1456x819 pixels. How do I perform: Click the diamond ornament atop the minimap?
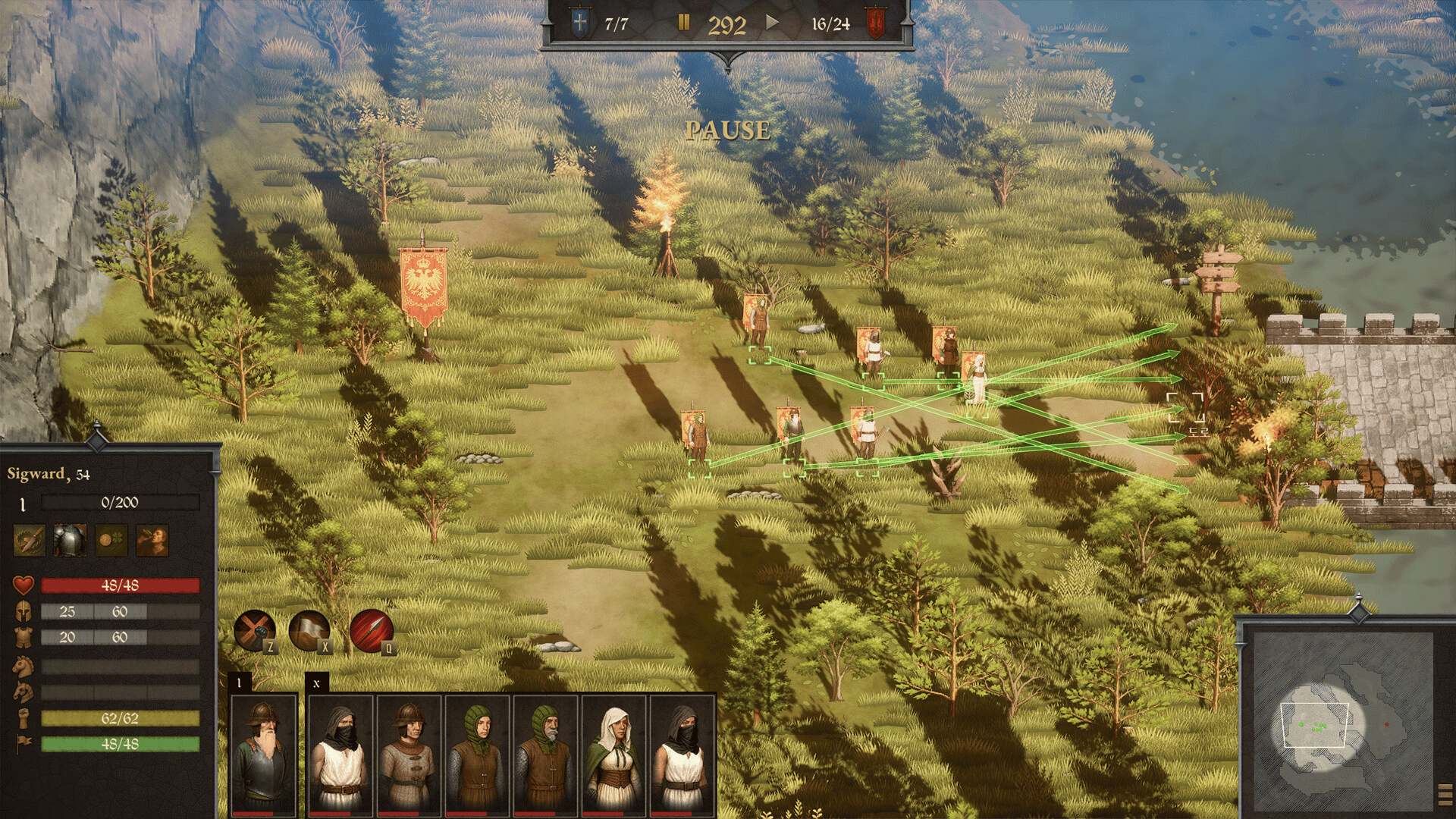point(1358,610)
